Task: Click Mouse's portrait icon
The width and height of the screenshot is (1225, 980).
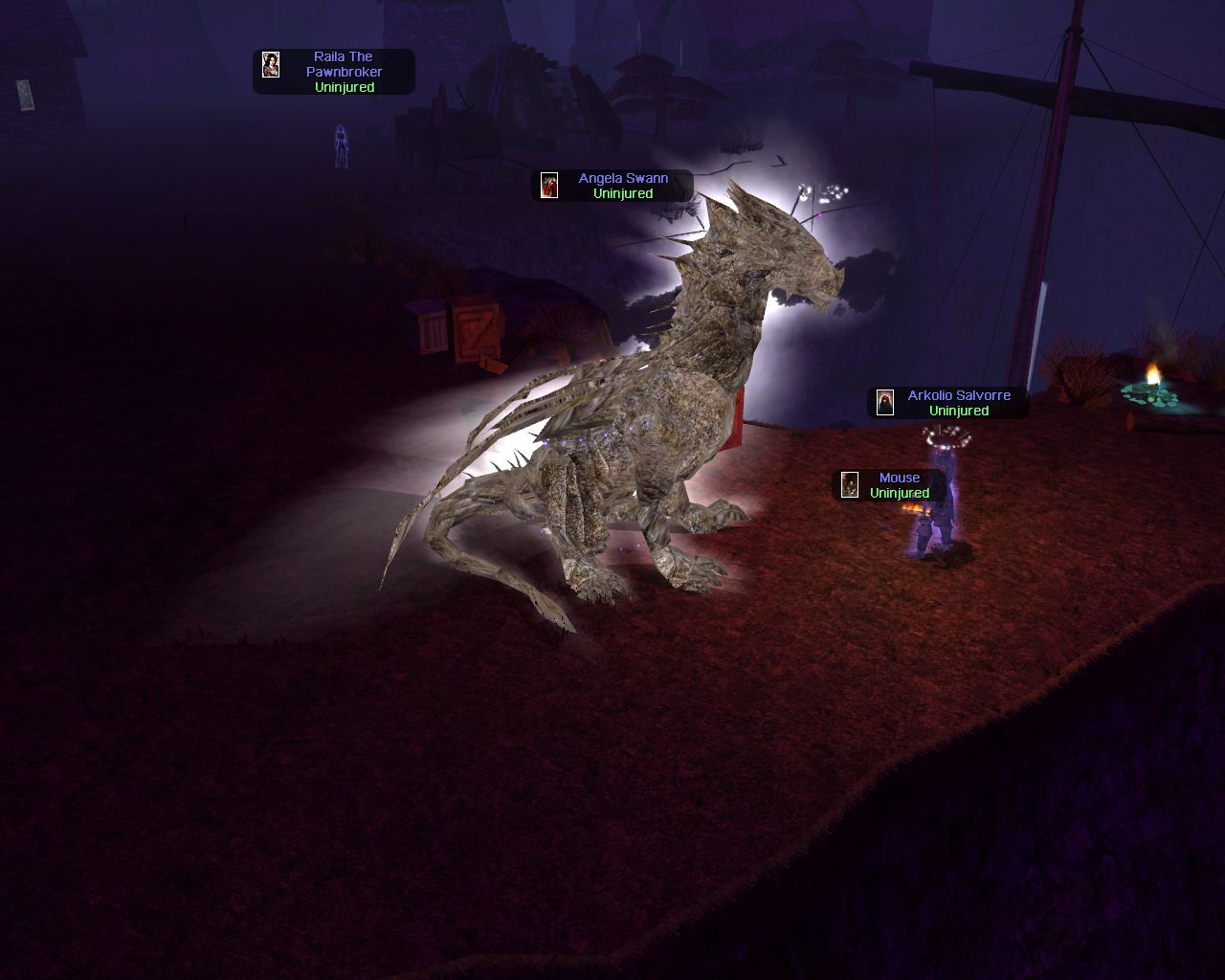Action: click(x=850, y=485)
